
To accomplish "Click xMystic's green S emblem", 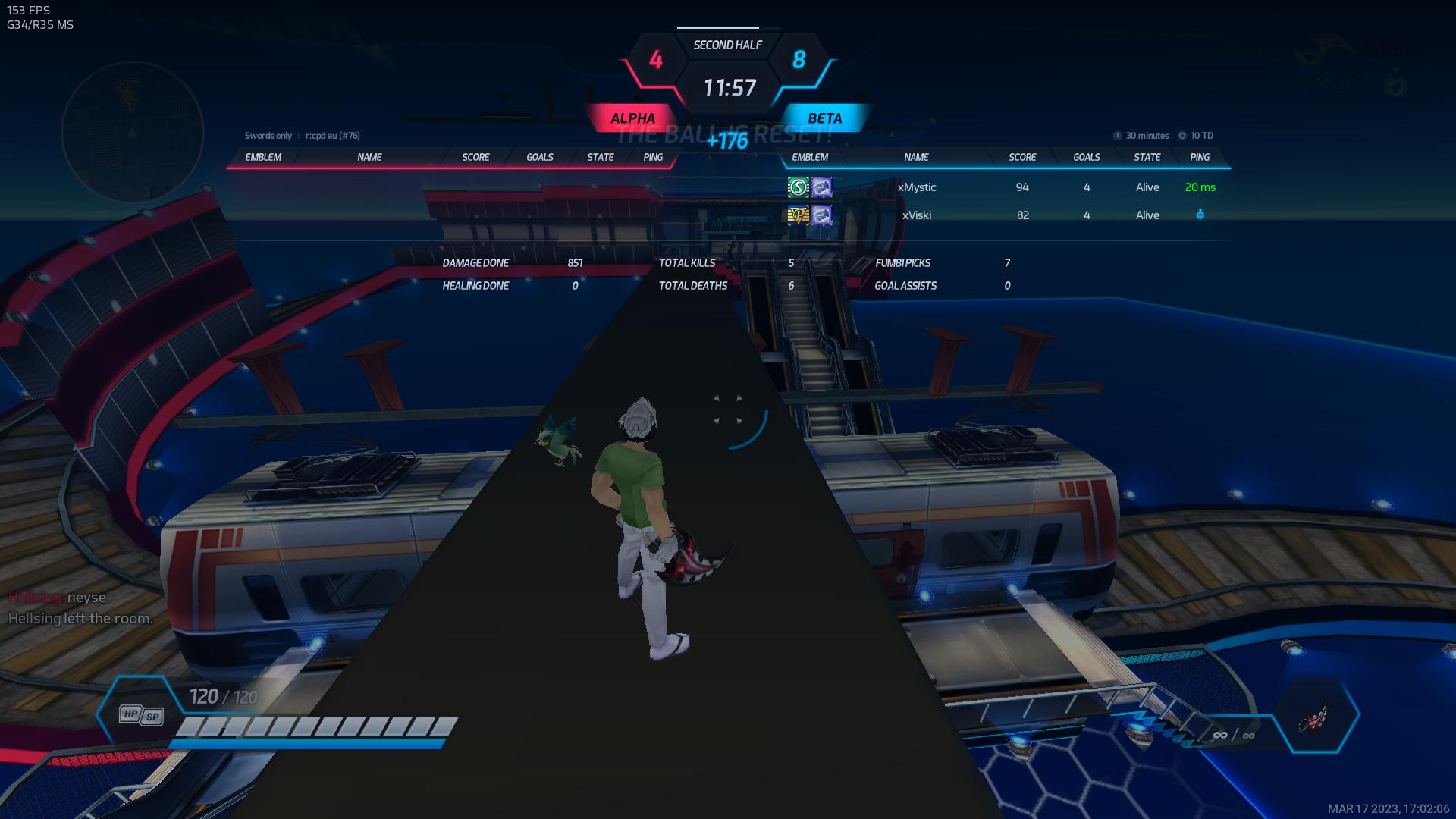I will tap(798, 187).
